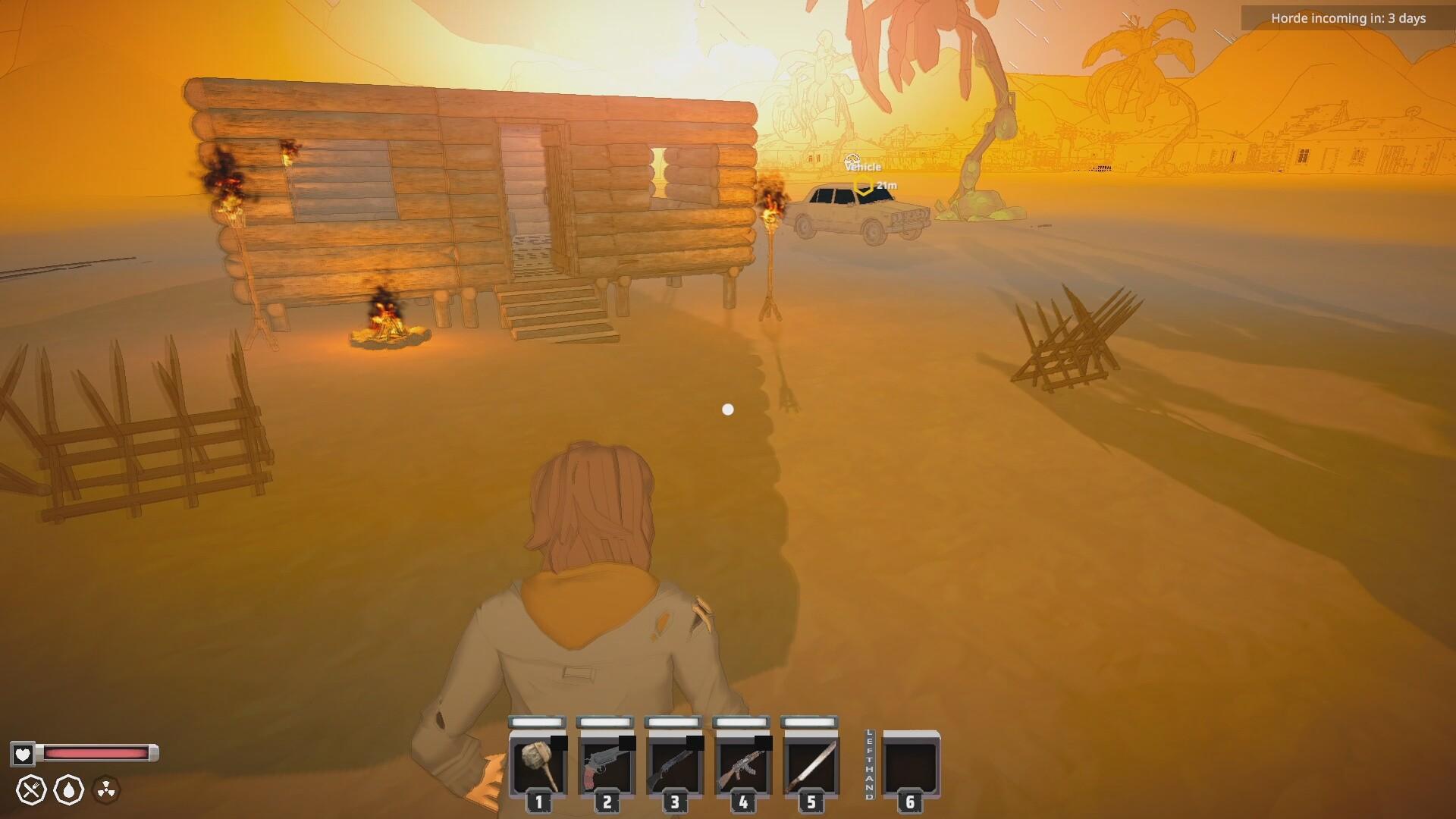
Task: Equip the revolver from the hotbar
Action: (x=607, y=764)
